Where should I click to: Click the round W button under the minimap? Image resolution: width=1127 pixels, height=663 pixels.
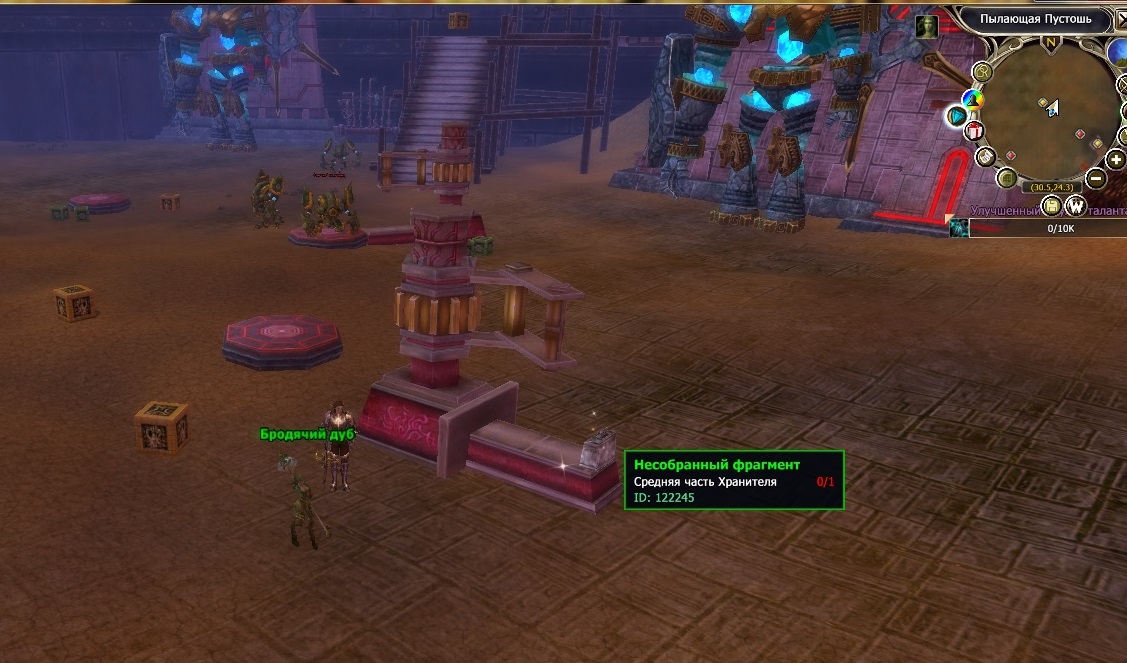coord(1076,207)
